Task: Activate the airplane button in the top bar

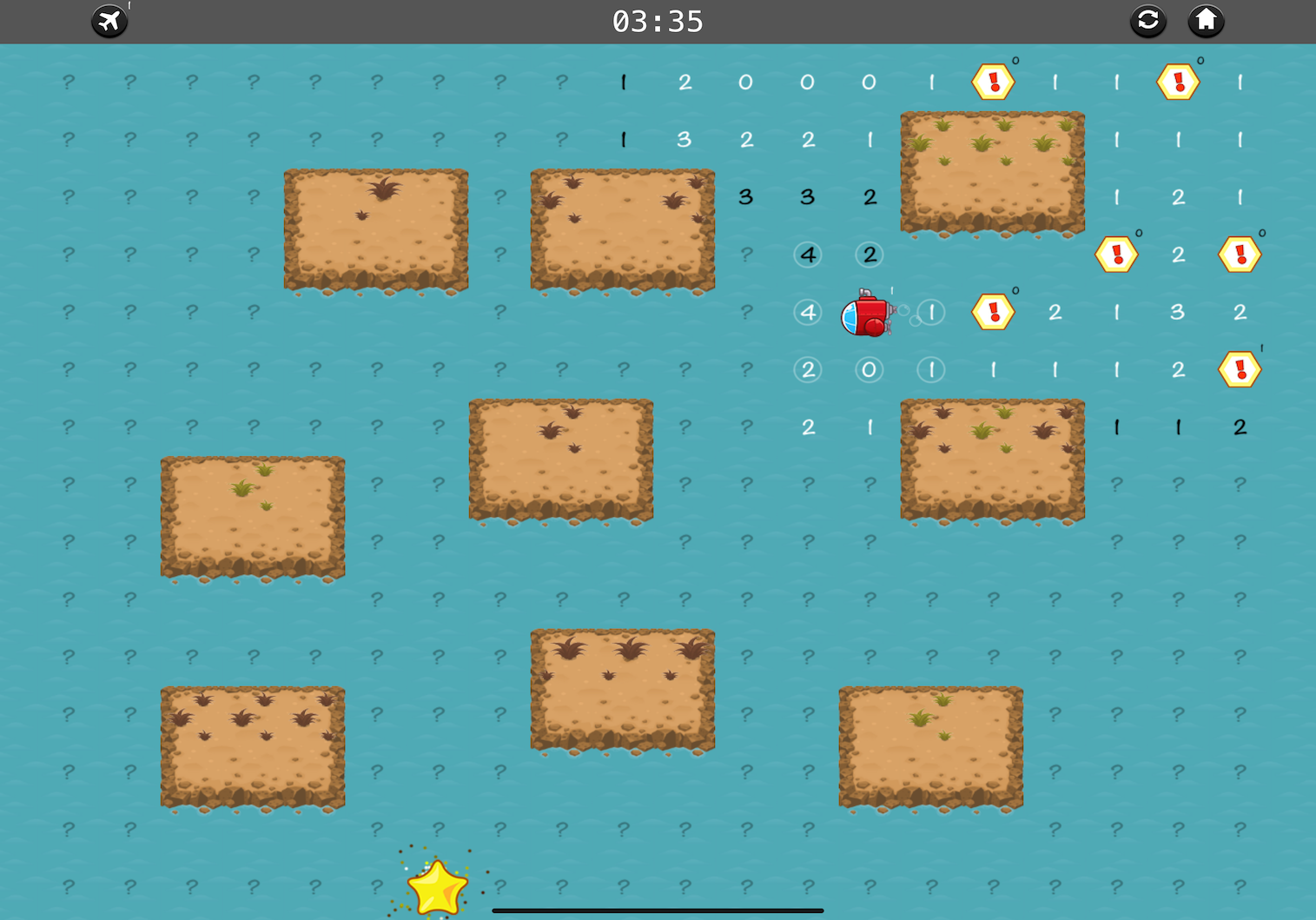Action: [109, 21]
